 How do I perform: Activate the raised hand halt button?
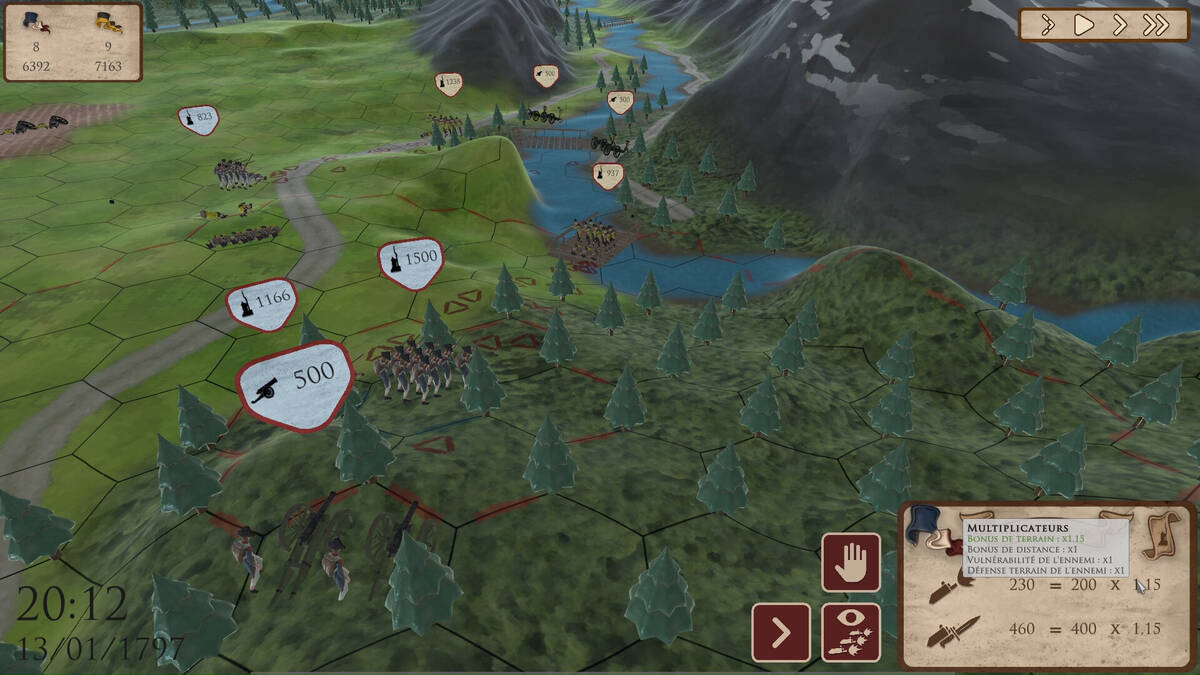pyautogui.click(x=851, y=562)
